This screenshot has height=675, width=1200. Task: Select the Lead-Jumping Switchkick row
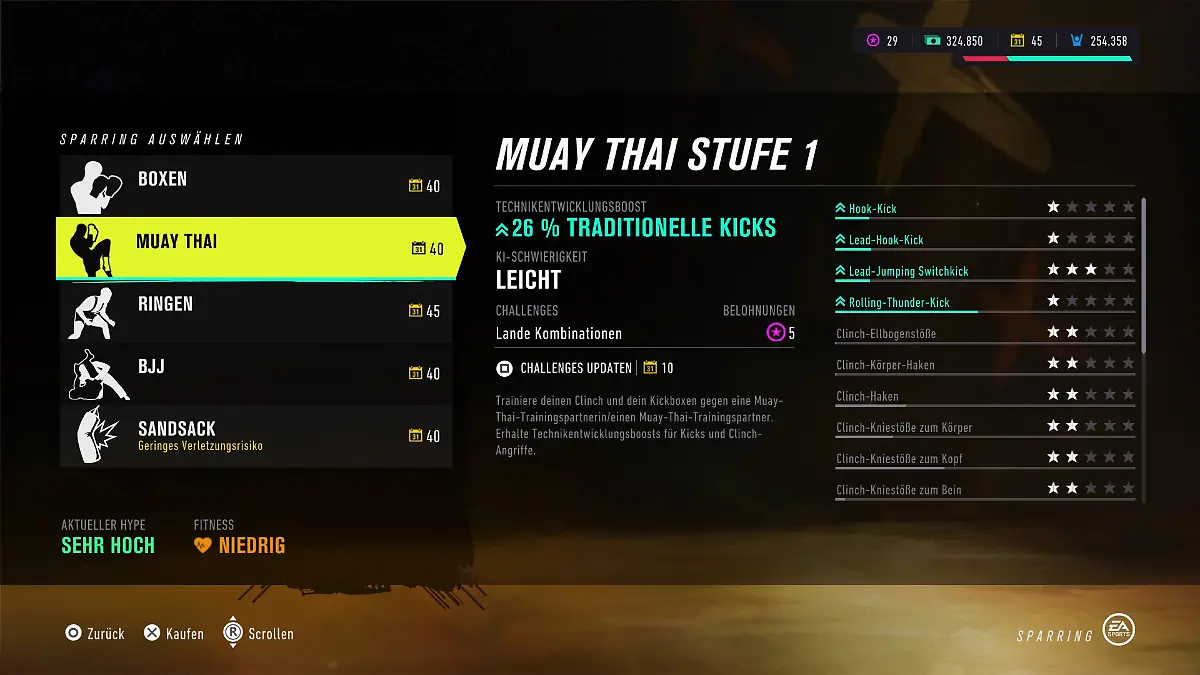[x=984, y=271]
